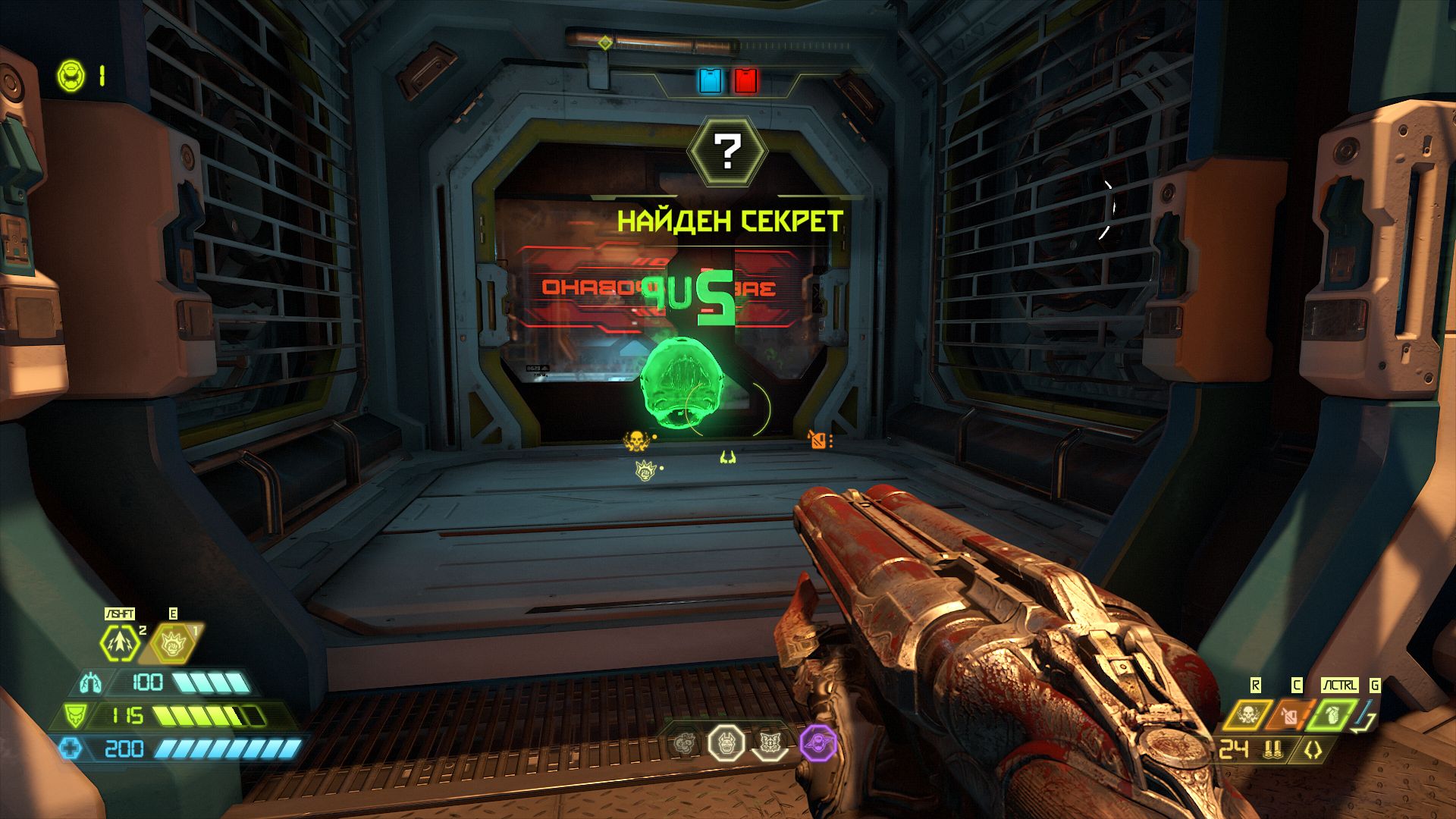
Task: Select the chainsaw skull icon
Action: pos(1247,714)
